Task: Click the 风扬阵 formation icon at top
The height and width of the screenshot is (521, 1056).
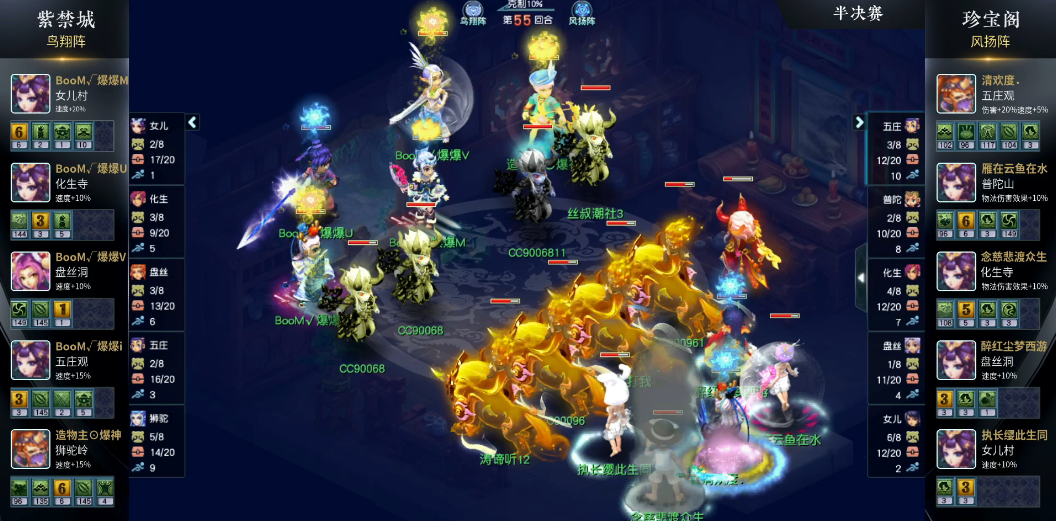Action: click(581, 12)
